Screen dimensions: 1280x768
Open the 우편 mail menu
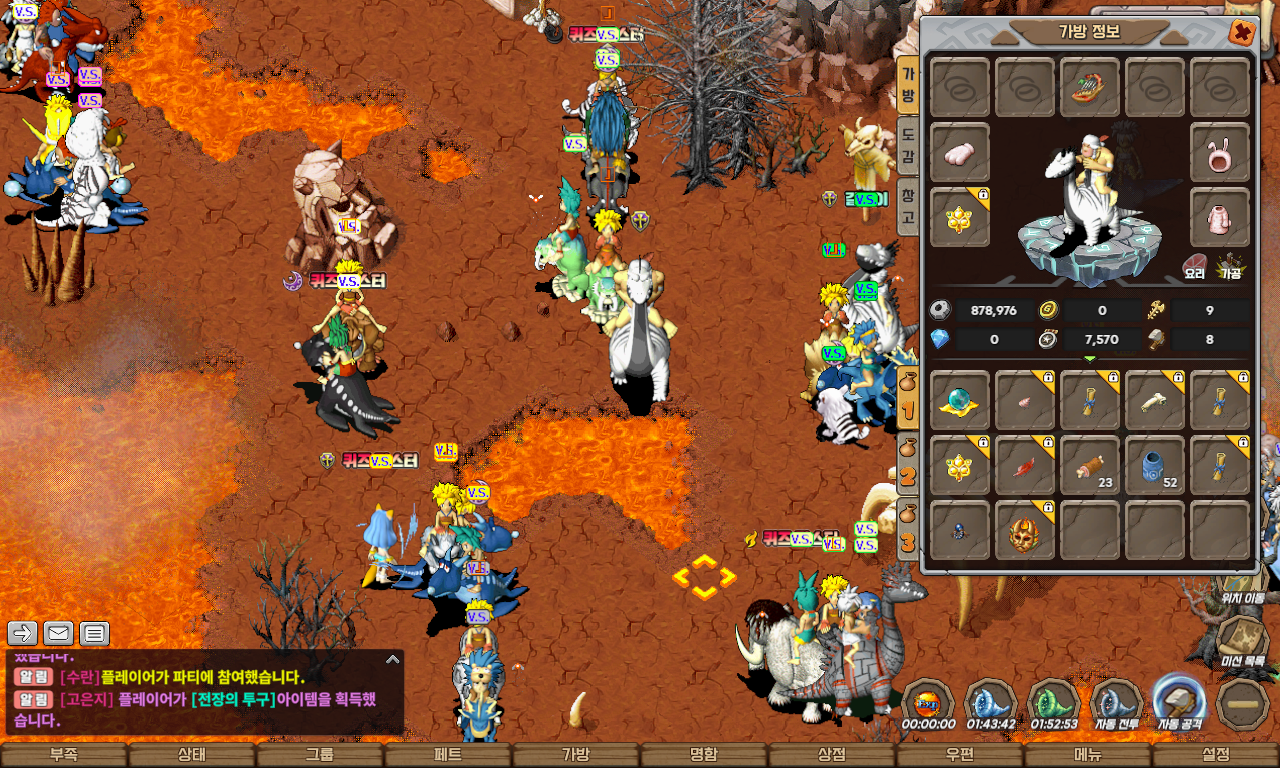tap(960, 755)
